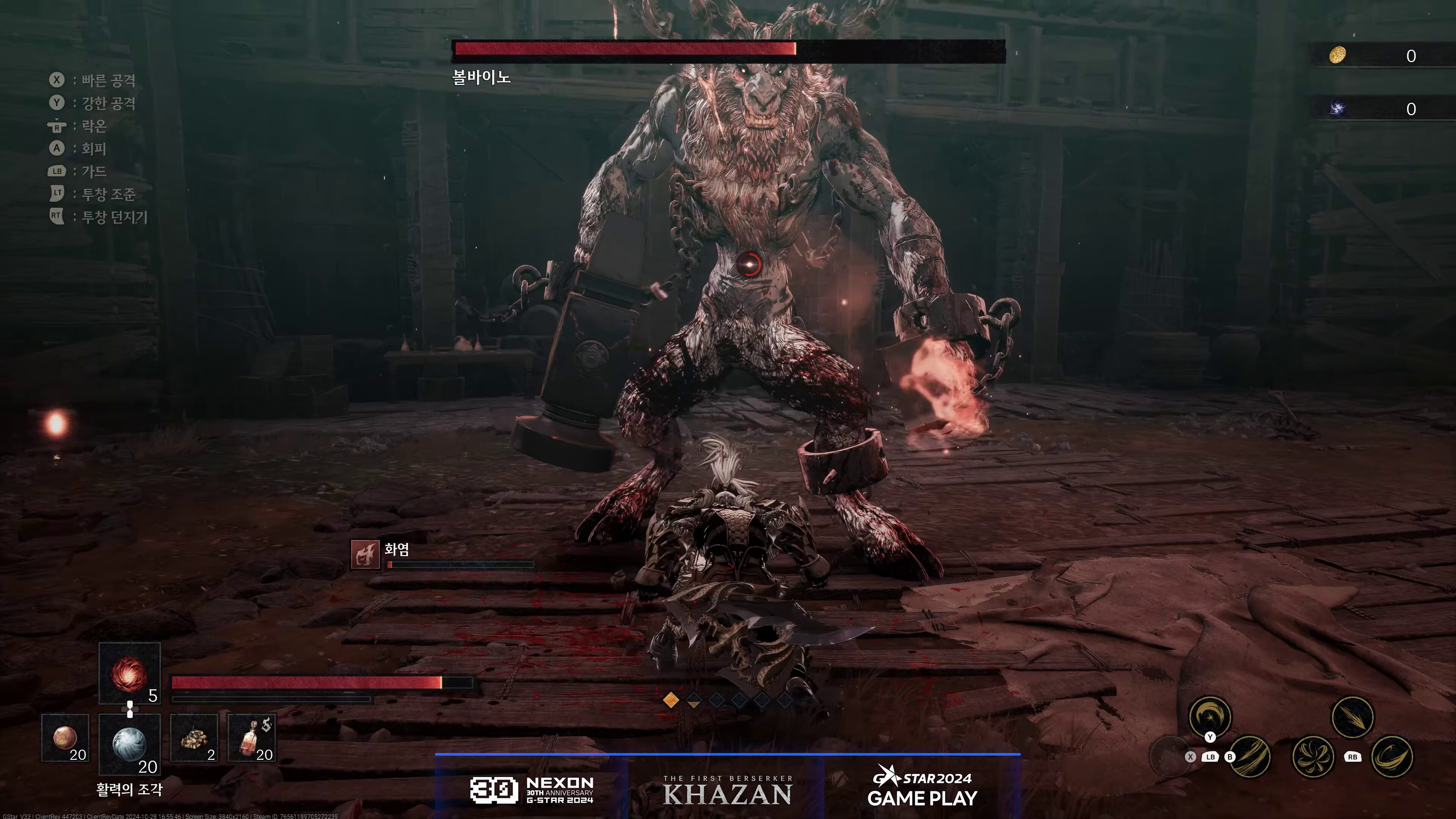Activate the swirling flower-shaped skill icon

(1312, 756)
